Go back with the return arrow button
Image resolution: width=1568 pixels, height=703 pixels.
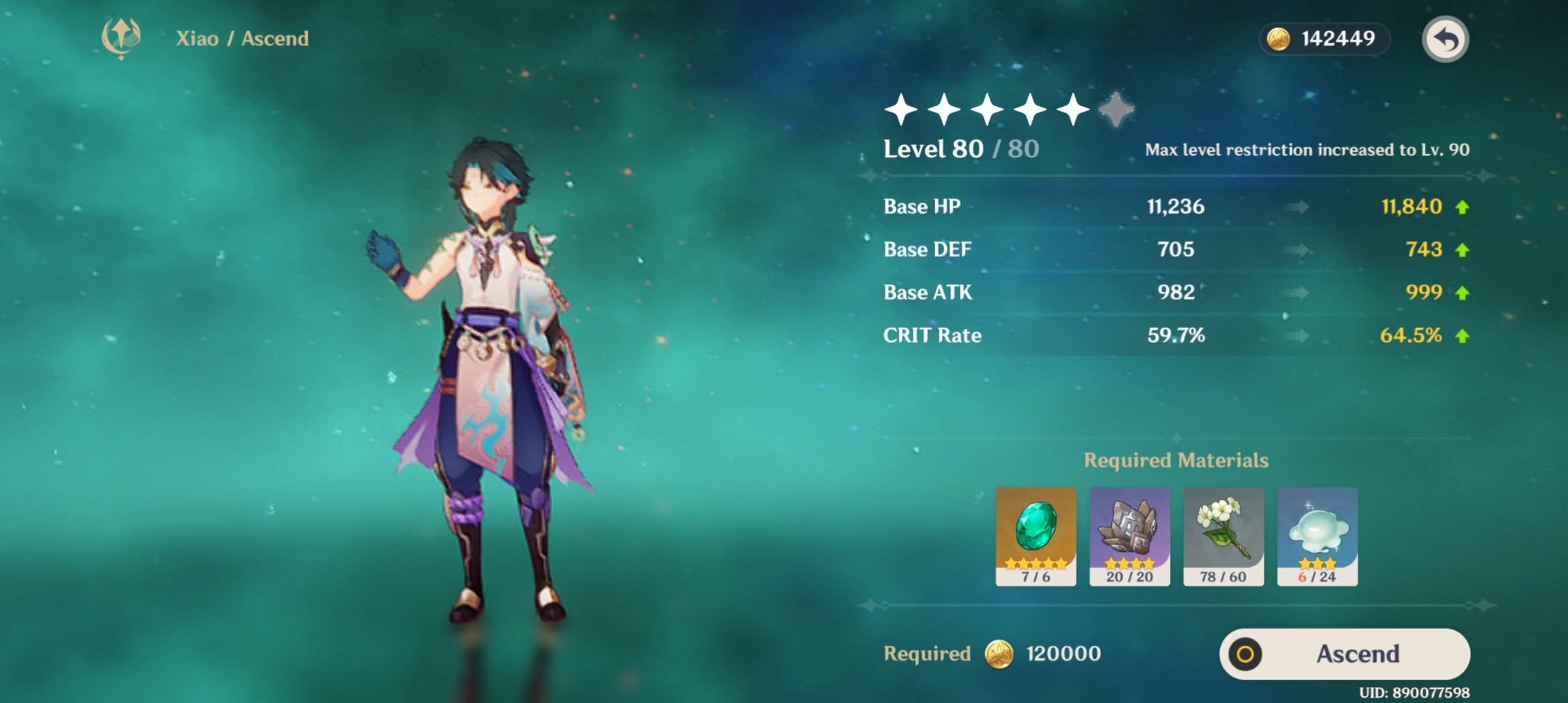pyautogui.click(x=1444, y=40)
